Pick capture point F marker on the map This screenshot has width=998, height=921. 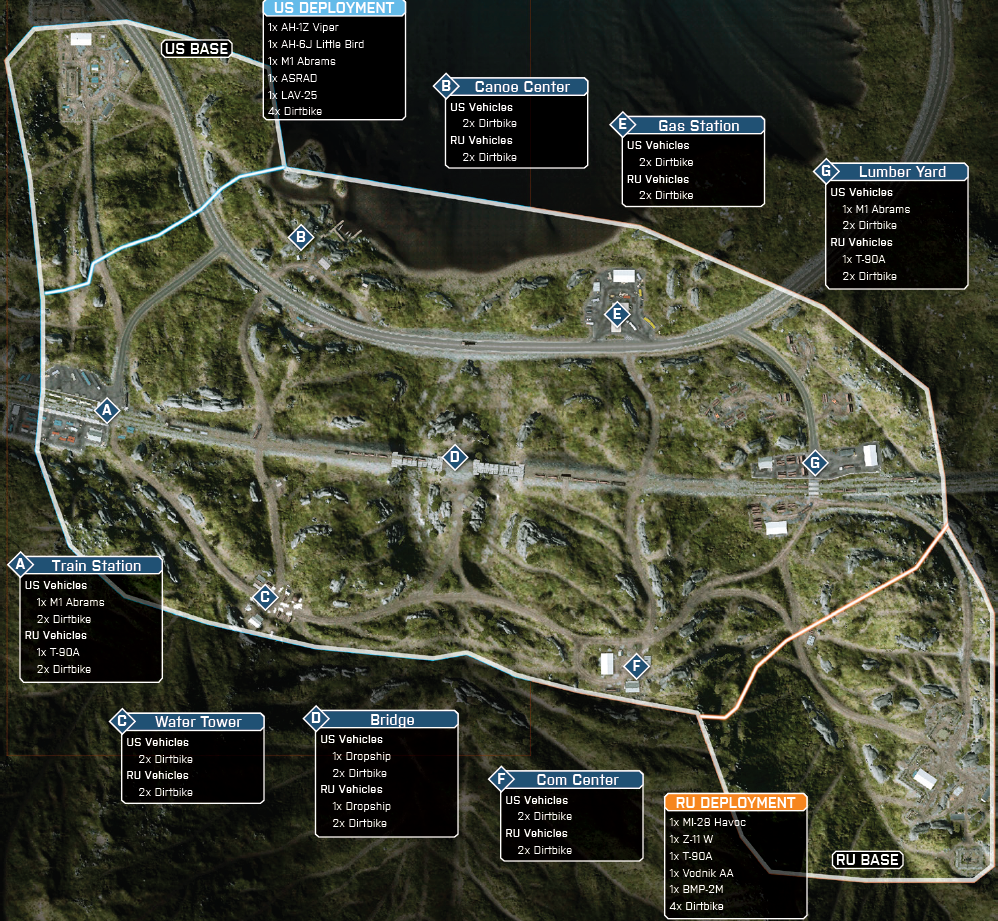pos(635,665)
